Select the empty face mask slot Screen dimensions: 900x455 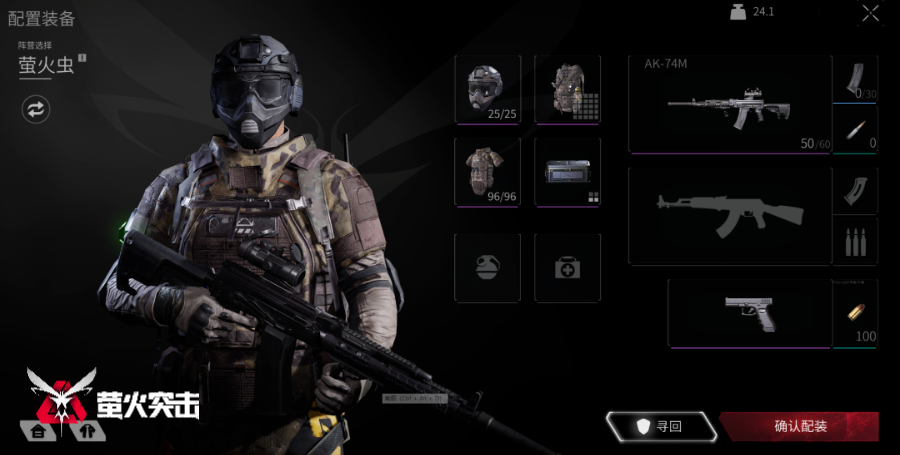pyautogui.click(x=487, y=267)
